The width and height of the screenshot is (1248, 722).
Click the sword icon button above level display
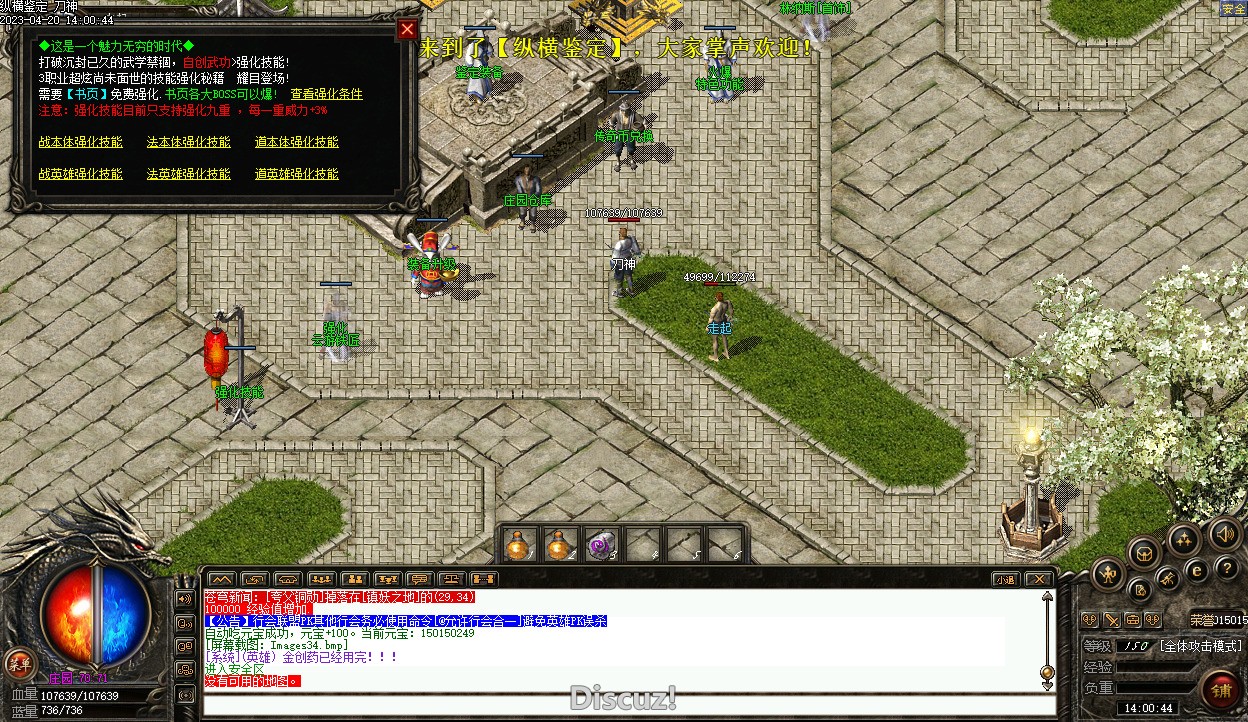pos(1111,620)
